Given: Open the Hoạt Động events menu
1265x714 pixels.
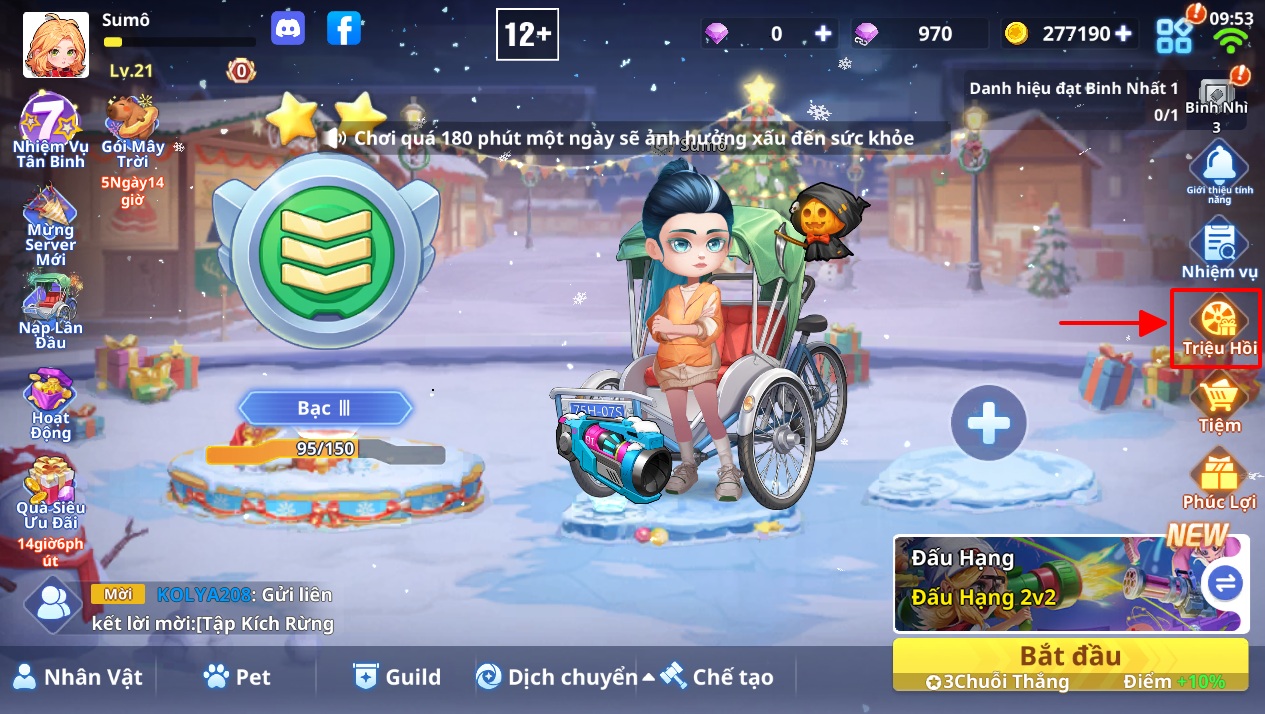Looking at the screenshot, I should pyautogui.click(x=50, y=405).
